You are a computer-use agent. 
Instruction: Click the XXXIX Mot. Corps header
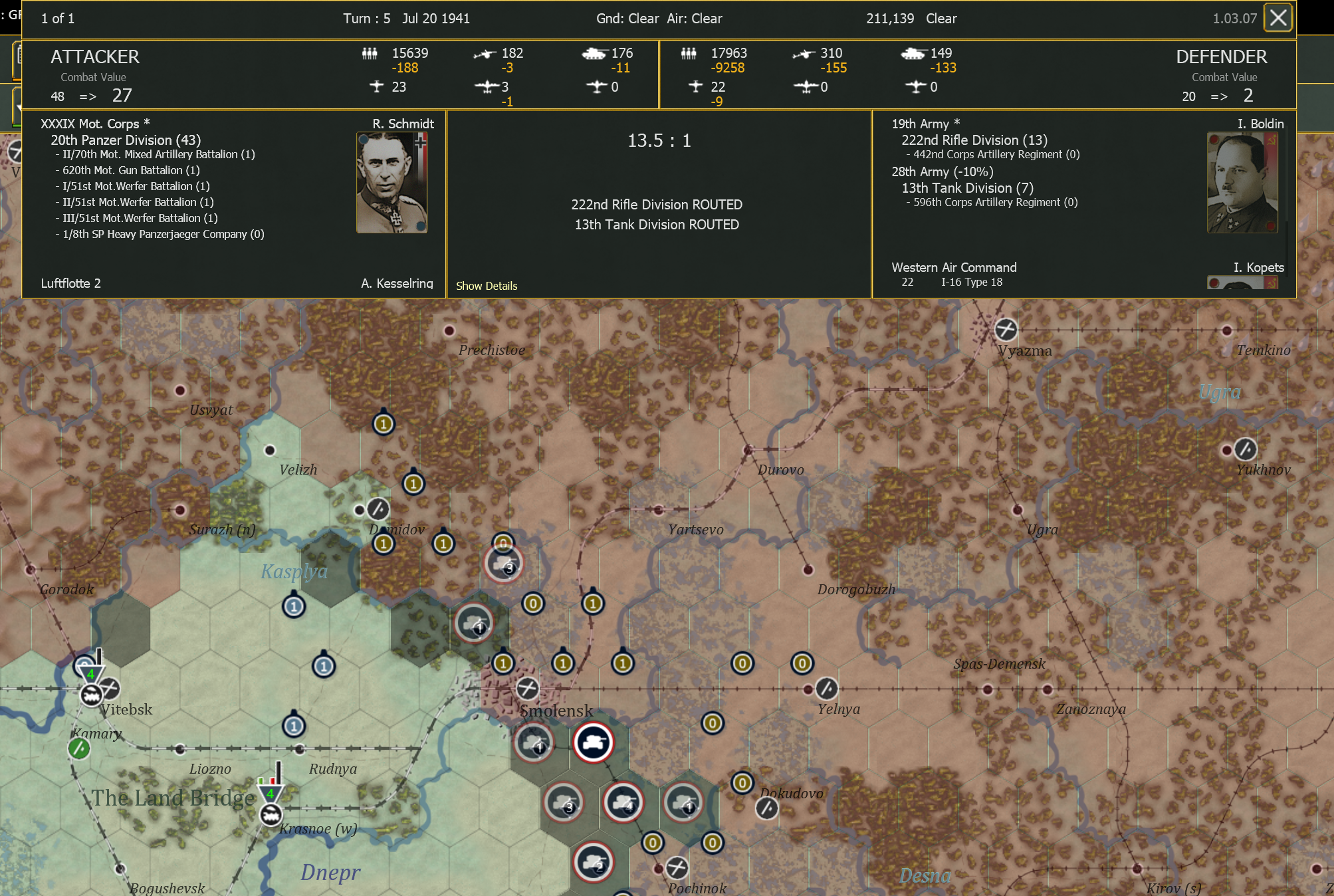point(95,124)
